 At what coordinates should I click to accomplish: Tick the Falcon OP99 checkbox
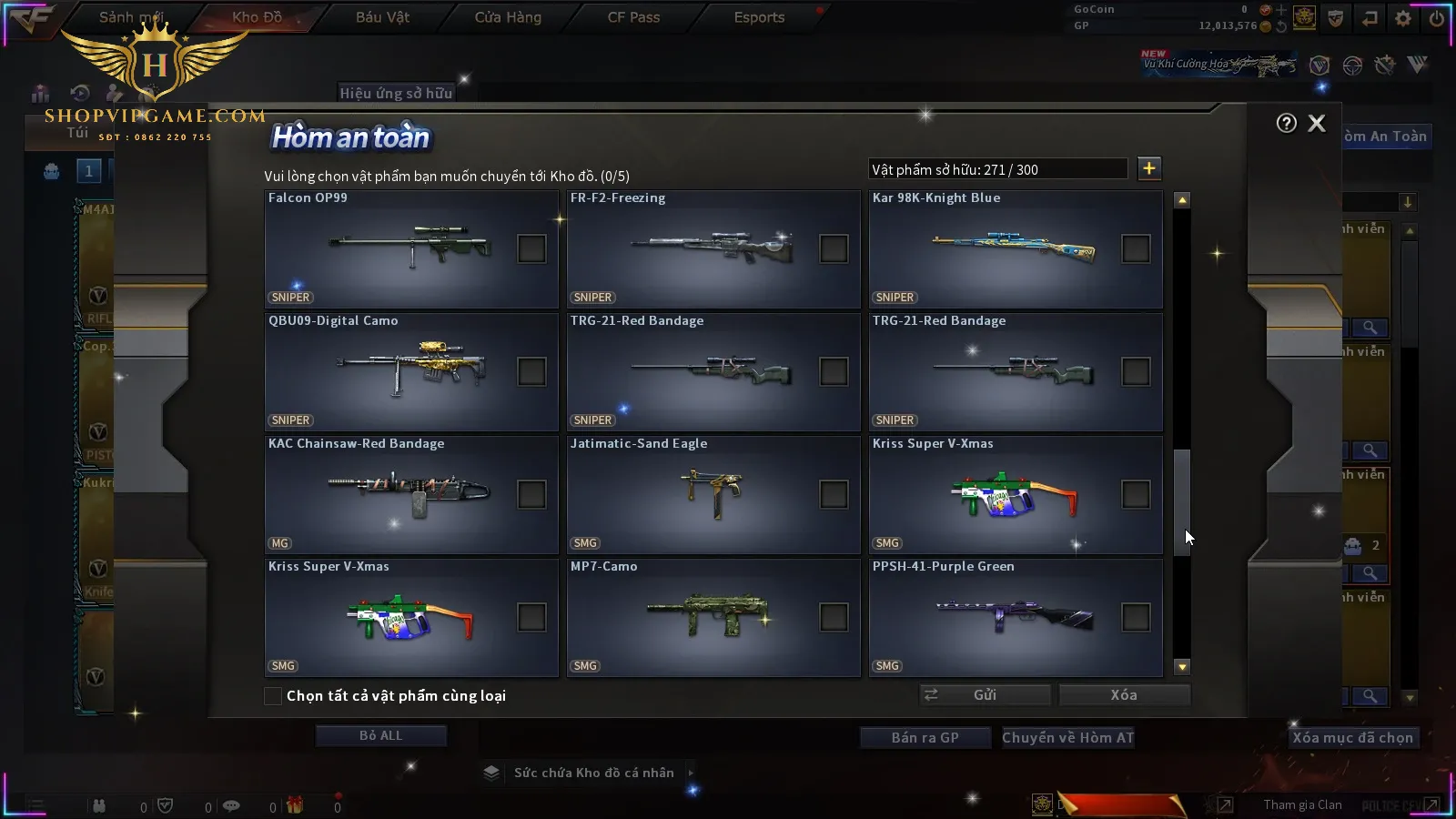click(531, 248)
